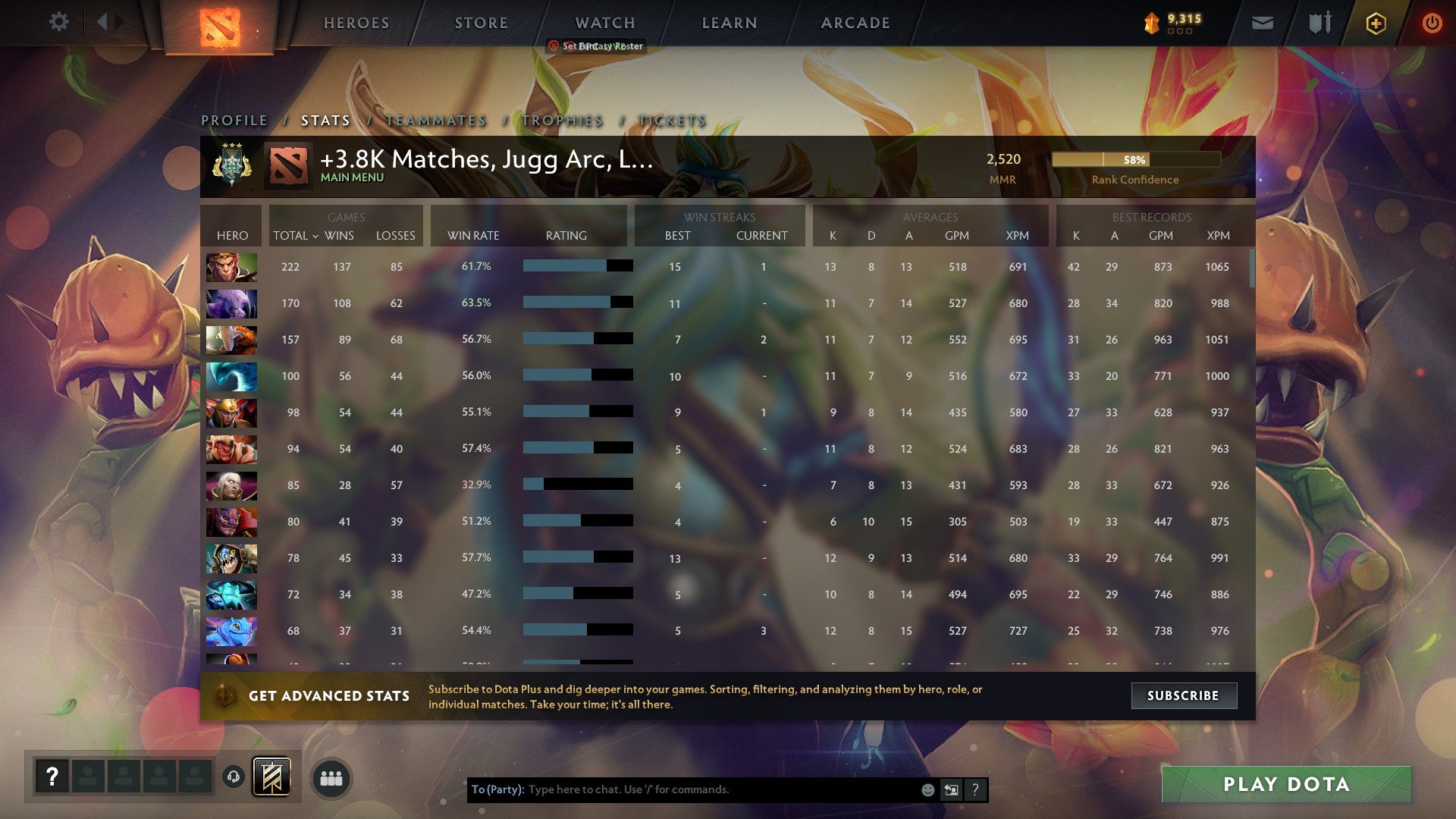Image resolution: width=1456 pixels, height=819 pixels.
Task: Select the Monkey King hero portrait
Action: tap(231, 267)
